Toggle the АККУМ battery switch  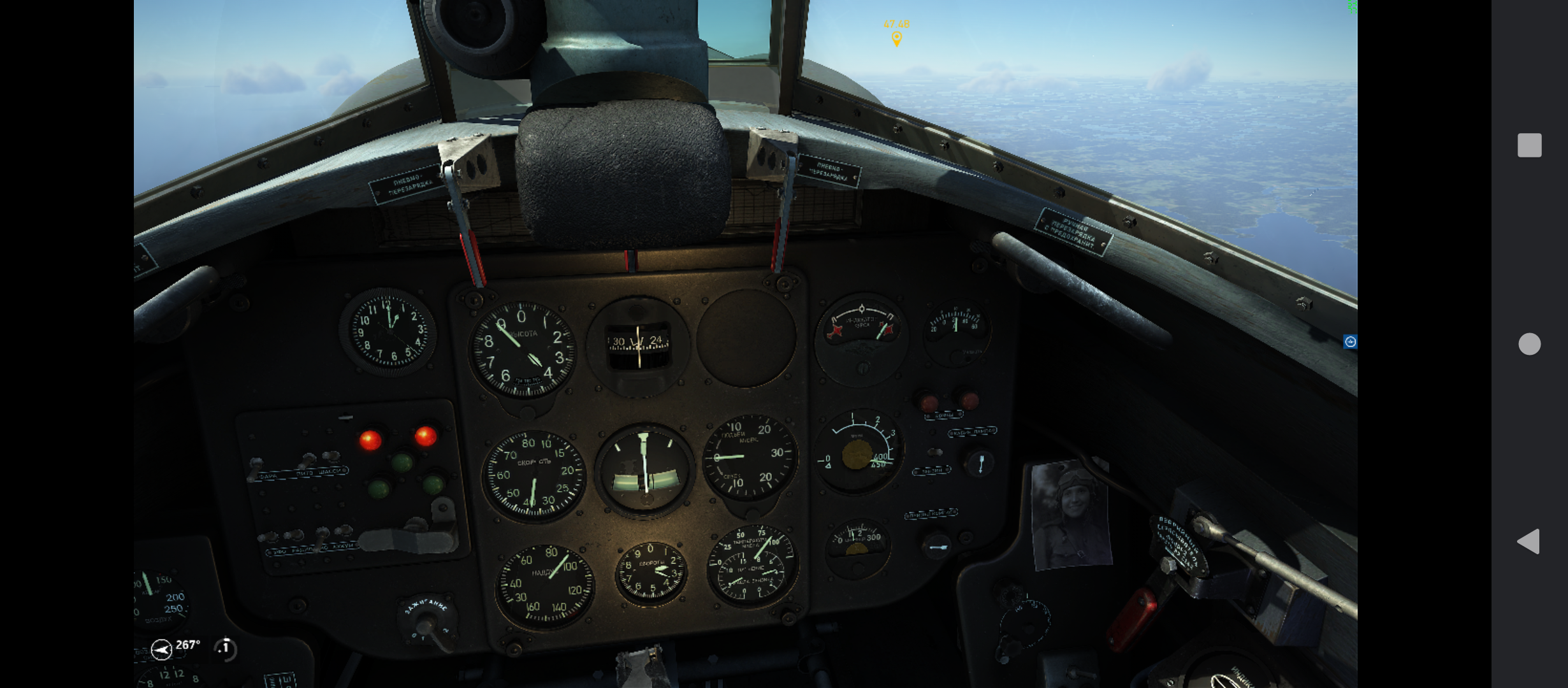[342, 533]
